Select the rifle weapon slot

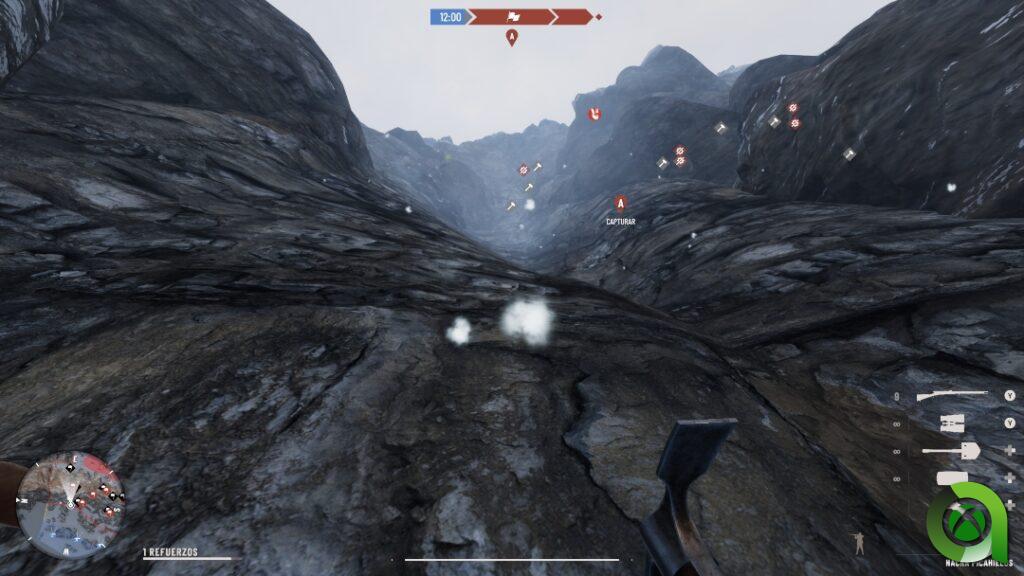tap(951, 396)
